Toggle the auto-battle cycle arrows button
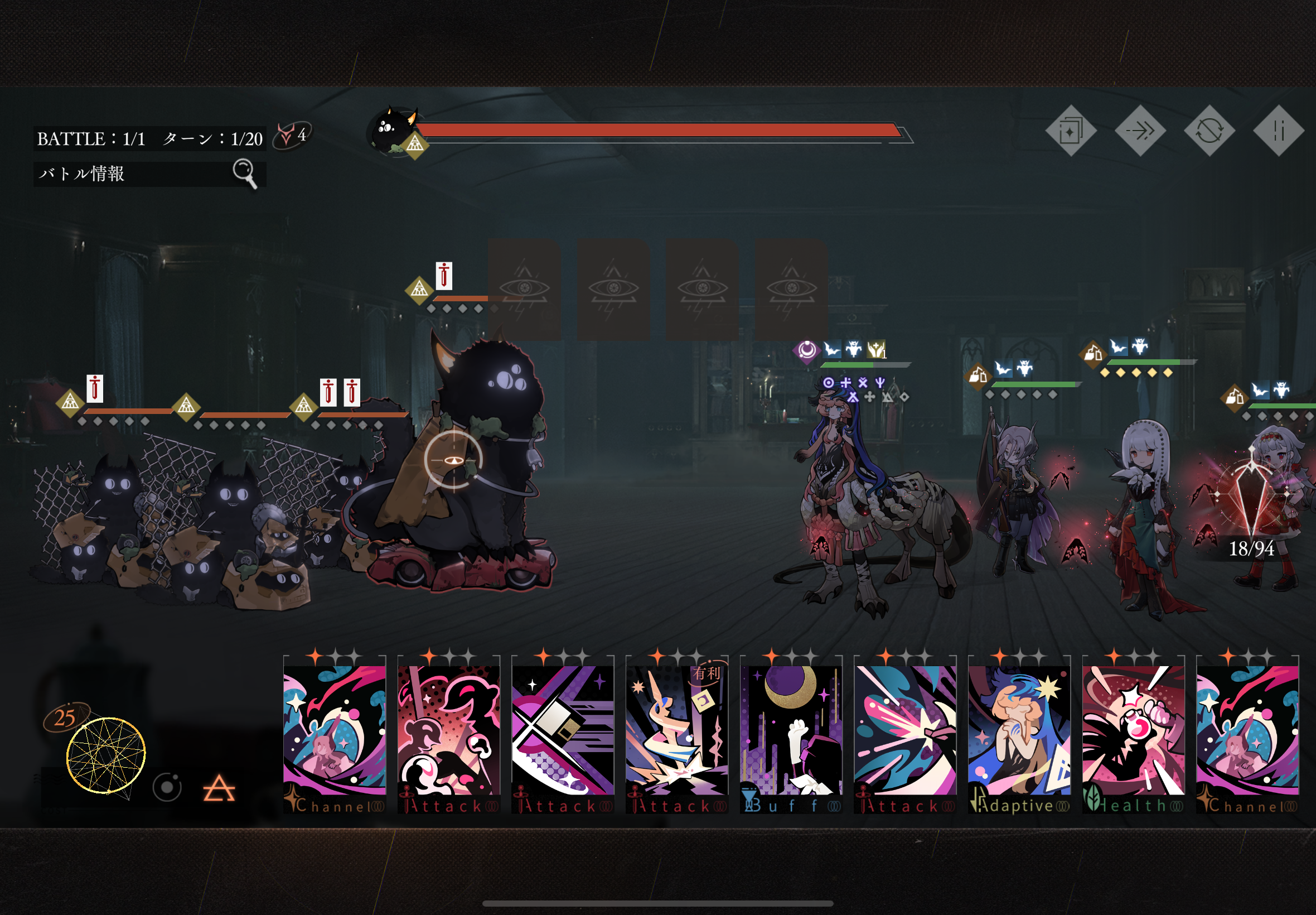Viewport: 1316px width, 915px height. pyautogui.click(x=1209, y=131)
